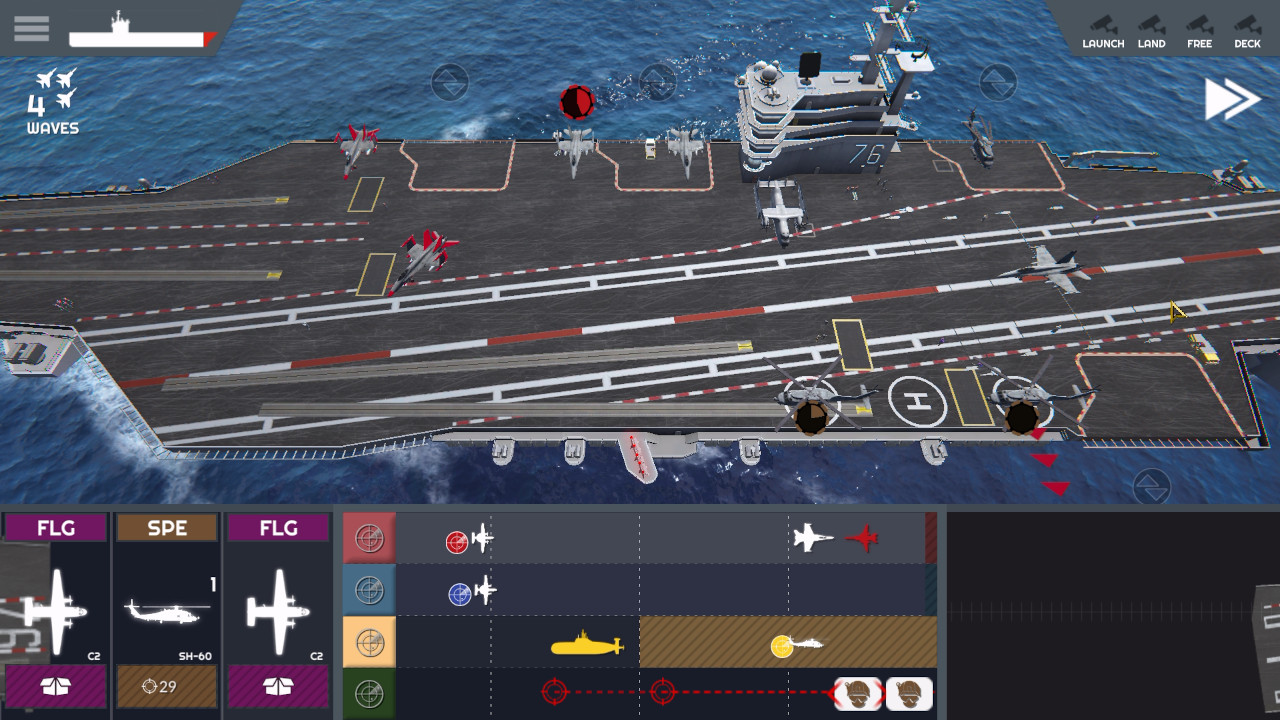Switch to the LAUNCH camera view
1280x720 pixels.
coord(1105,30)
